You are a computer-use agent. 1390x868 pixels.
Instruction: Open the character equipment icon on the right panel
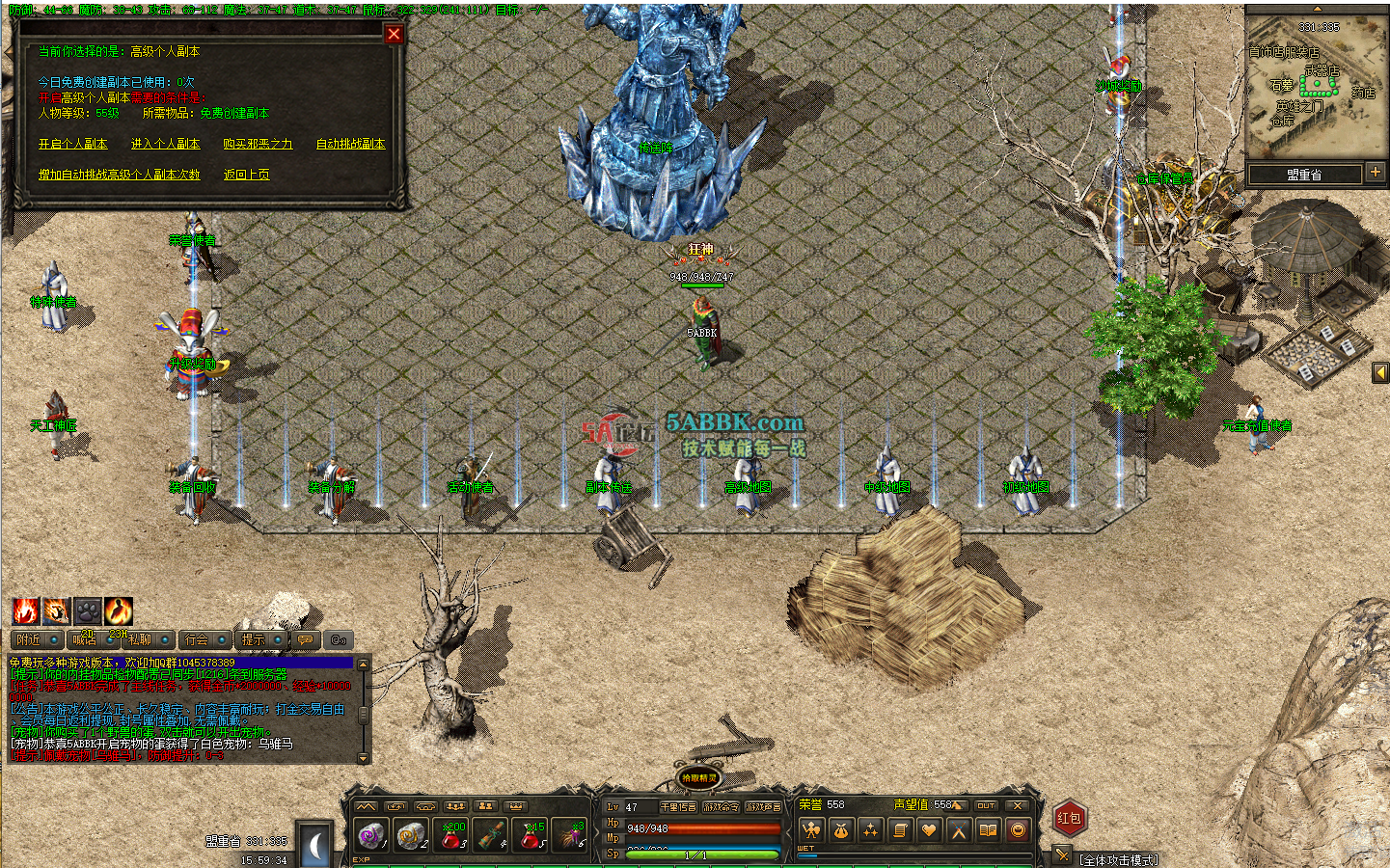click(812, 829)
